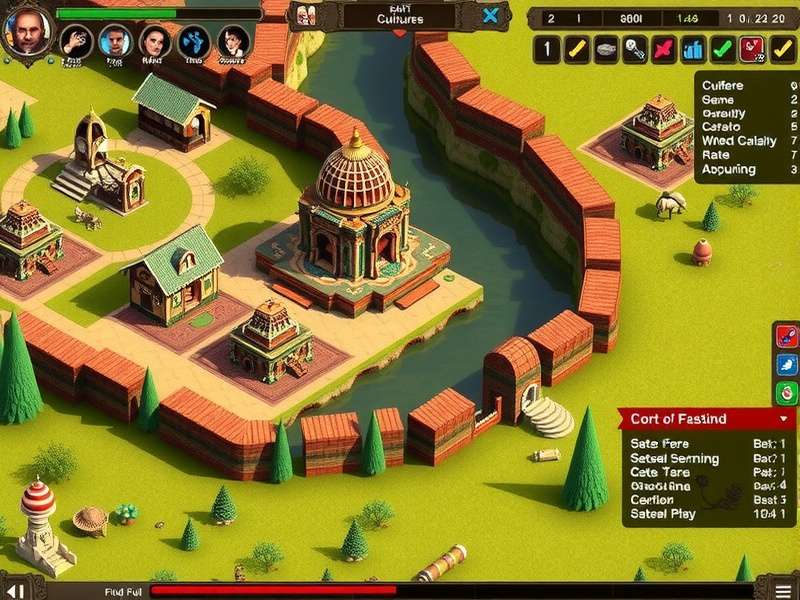This screenshot has width=800, height=600.
Task: Click the green side panel icon
Action: 787,392
